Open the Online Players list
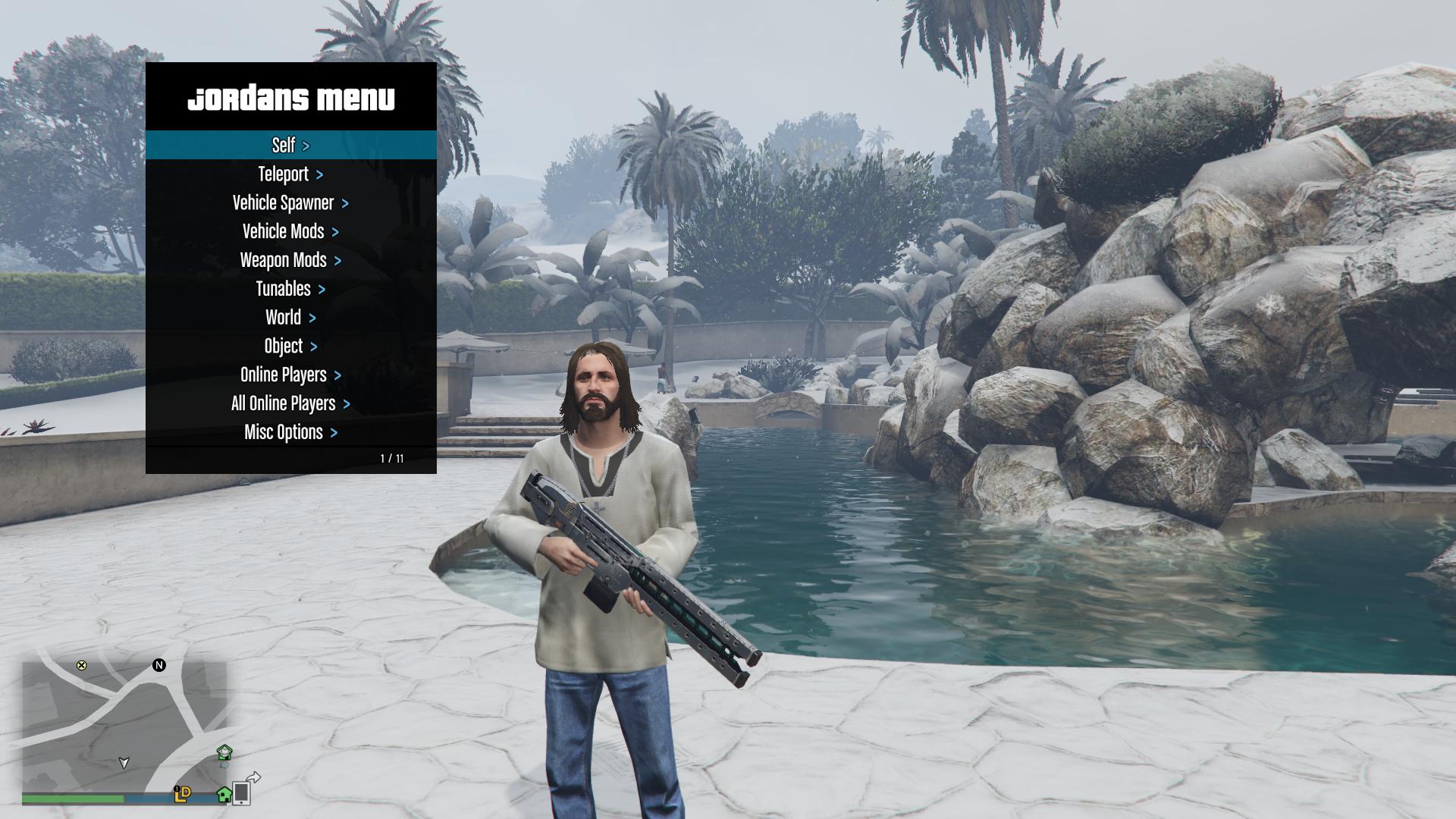 pyautogui.click(x=290, y=375)
